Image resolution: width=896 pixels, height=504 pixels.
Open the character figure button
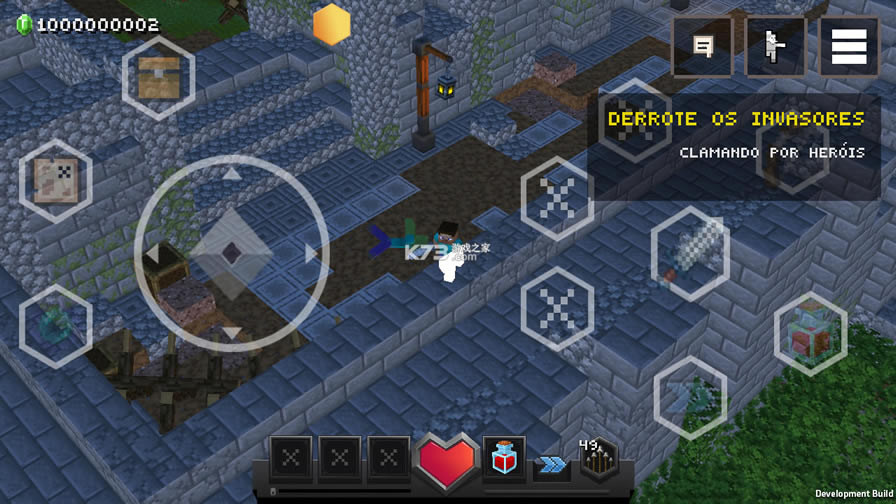point(775,47)
